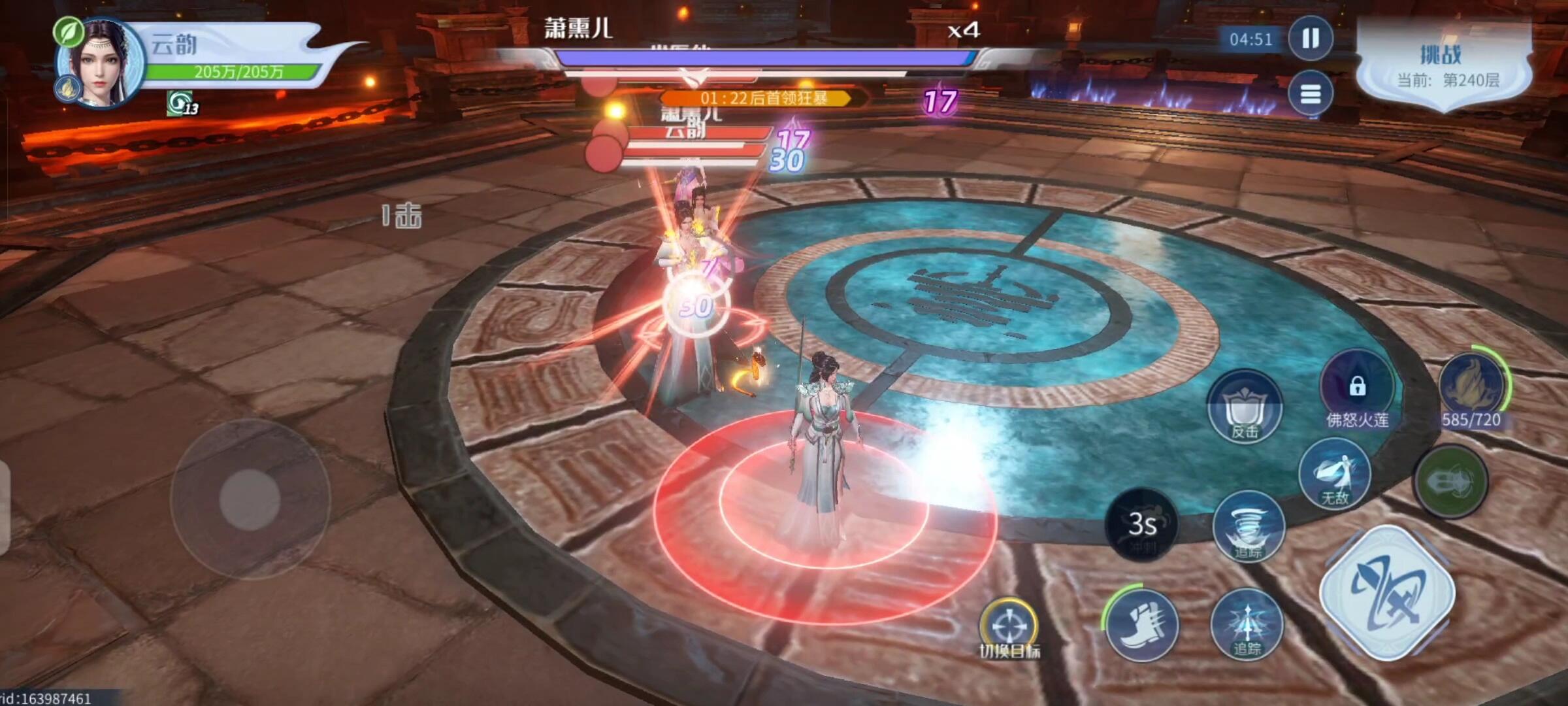Open the three-line menu button
This screenshot has height=706, width=1568.
[1310, 95]
